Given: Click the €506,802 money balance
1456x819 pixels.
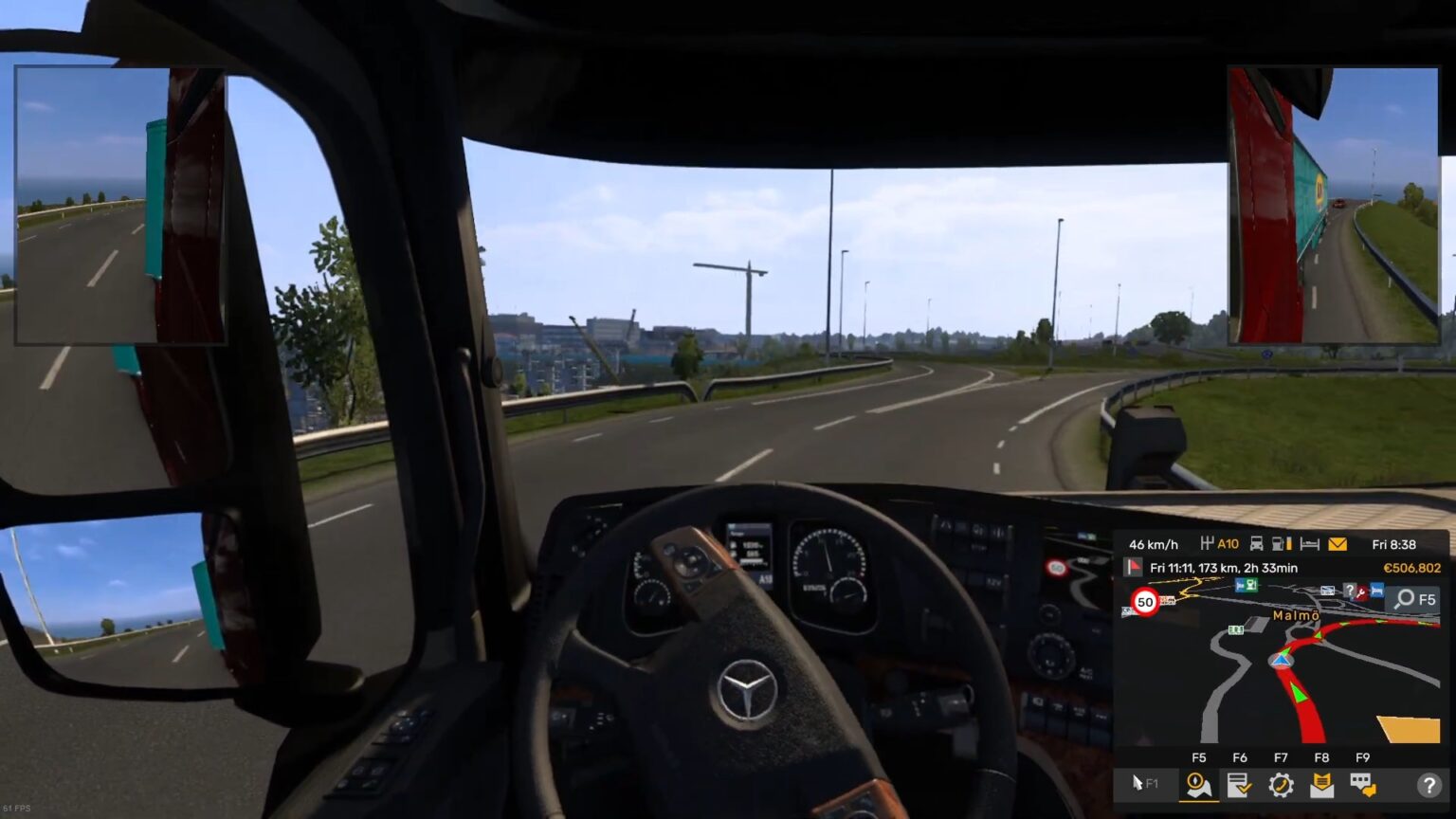Looking at the screenshot, I should [1412, 569].
